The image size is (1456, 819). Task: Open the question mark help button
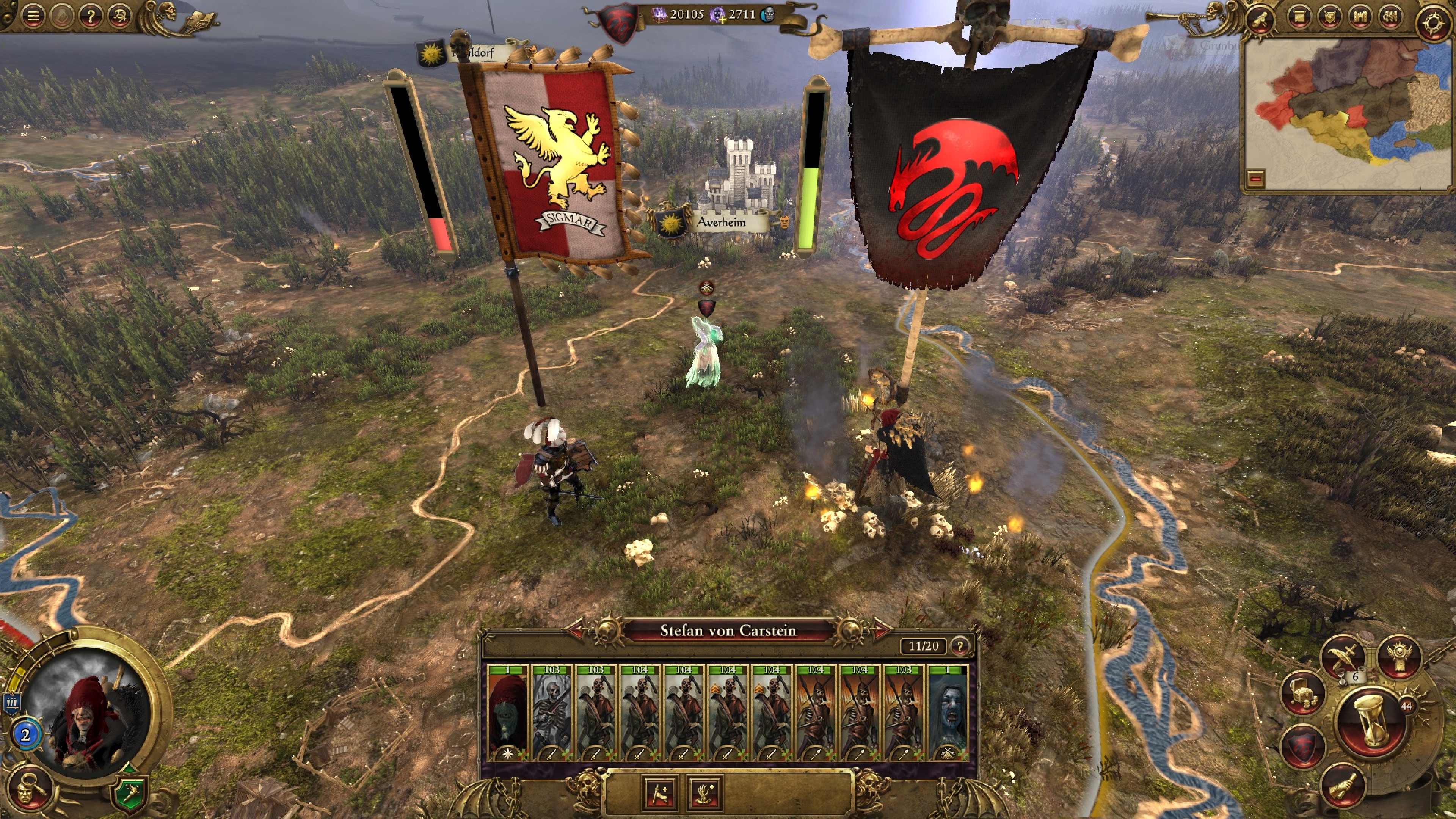click(x=91, y=16)
